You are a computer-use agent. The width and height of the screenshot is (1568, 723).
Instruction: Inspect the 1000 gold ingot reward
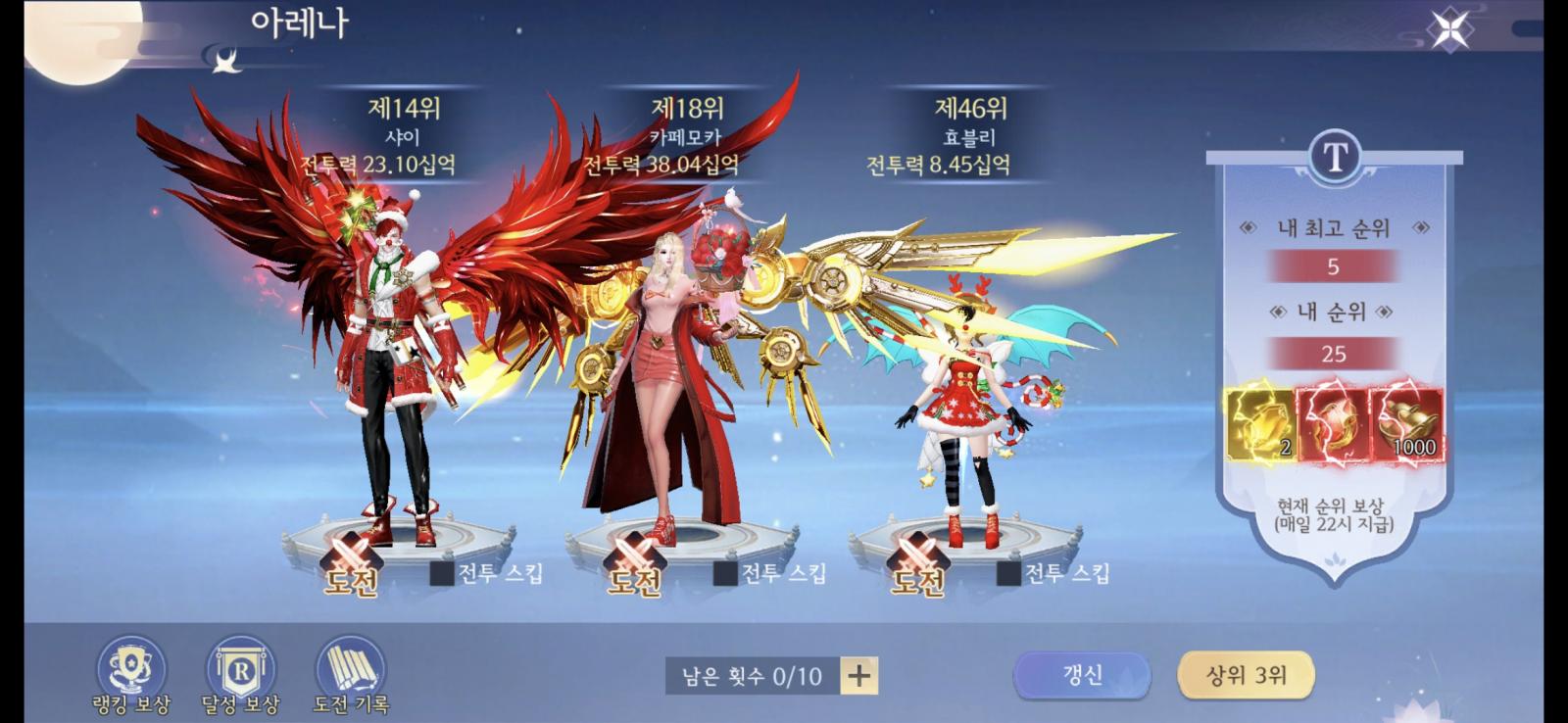pyautogui.click(x=1407, y=424)
